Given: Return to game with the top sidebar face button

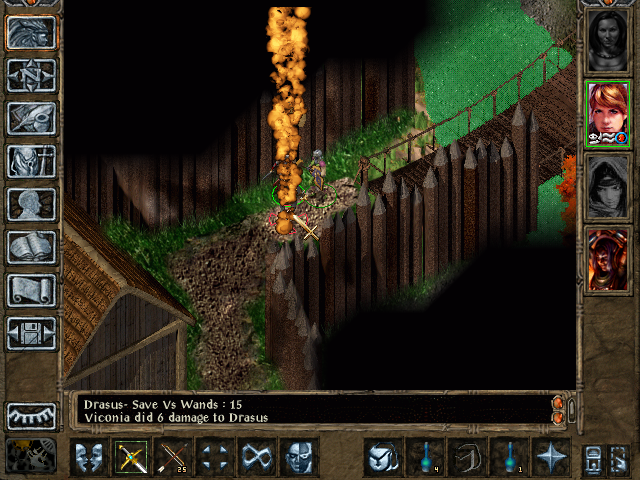Looking at the screenshot, I should pyautogui.click(x=31, y=33).
